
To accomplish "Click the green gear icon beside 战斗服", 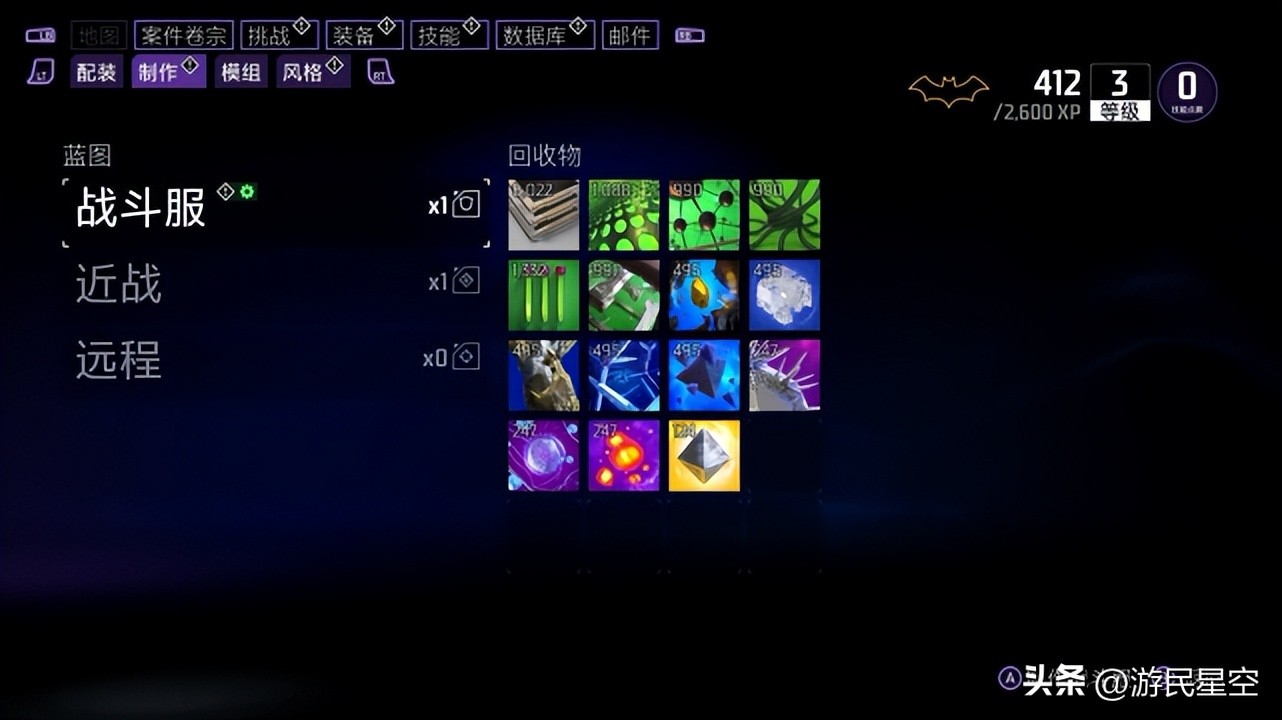I will pyautogui.click(x=245, y=190).
